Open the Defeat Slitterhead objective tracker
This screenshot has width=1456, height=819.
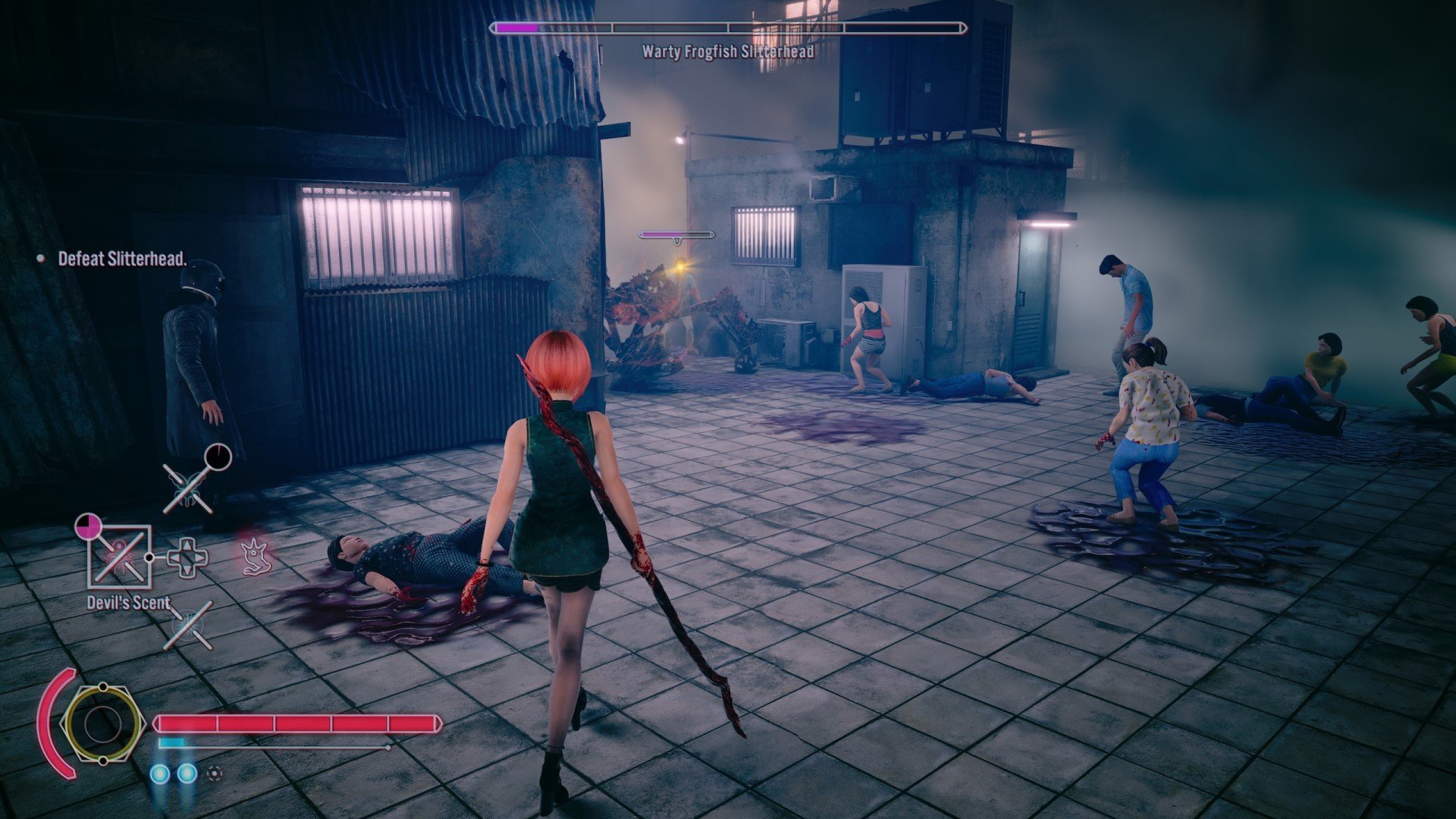[x=121, y=259]
